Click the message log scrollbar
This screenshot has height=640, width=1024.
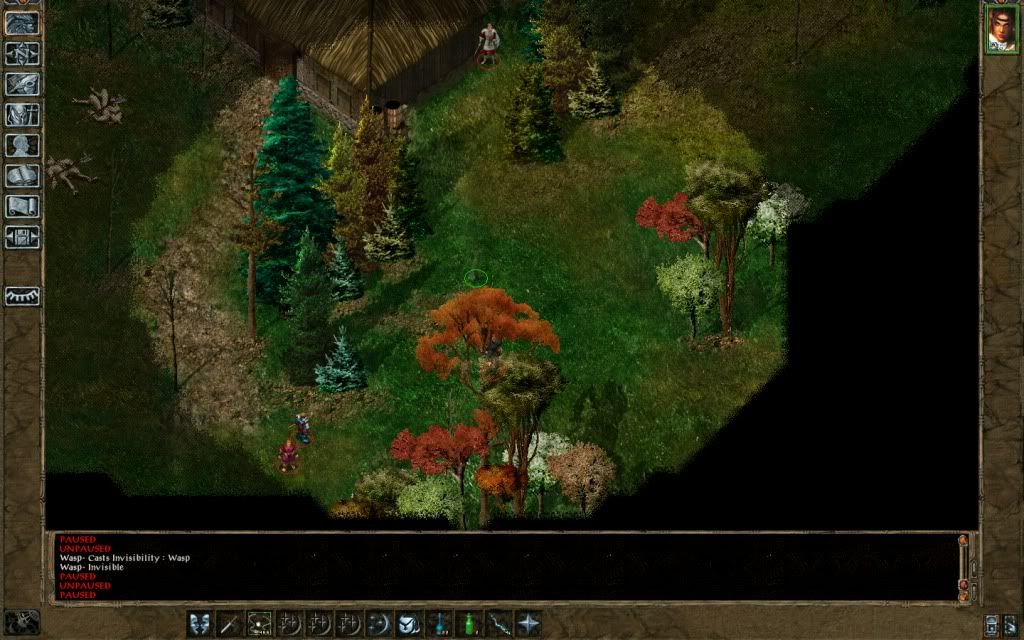pyautogui.click(x=963, y=565)
